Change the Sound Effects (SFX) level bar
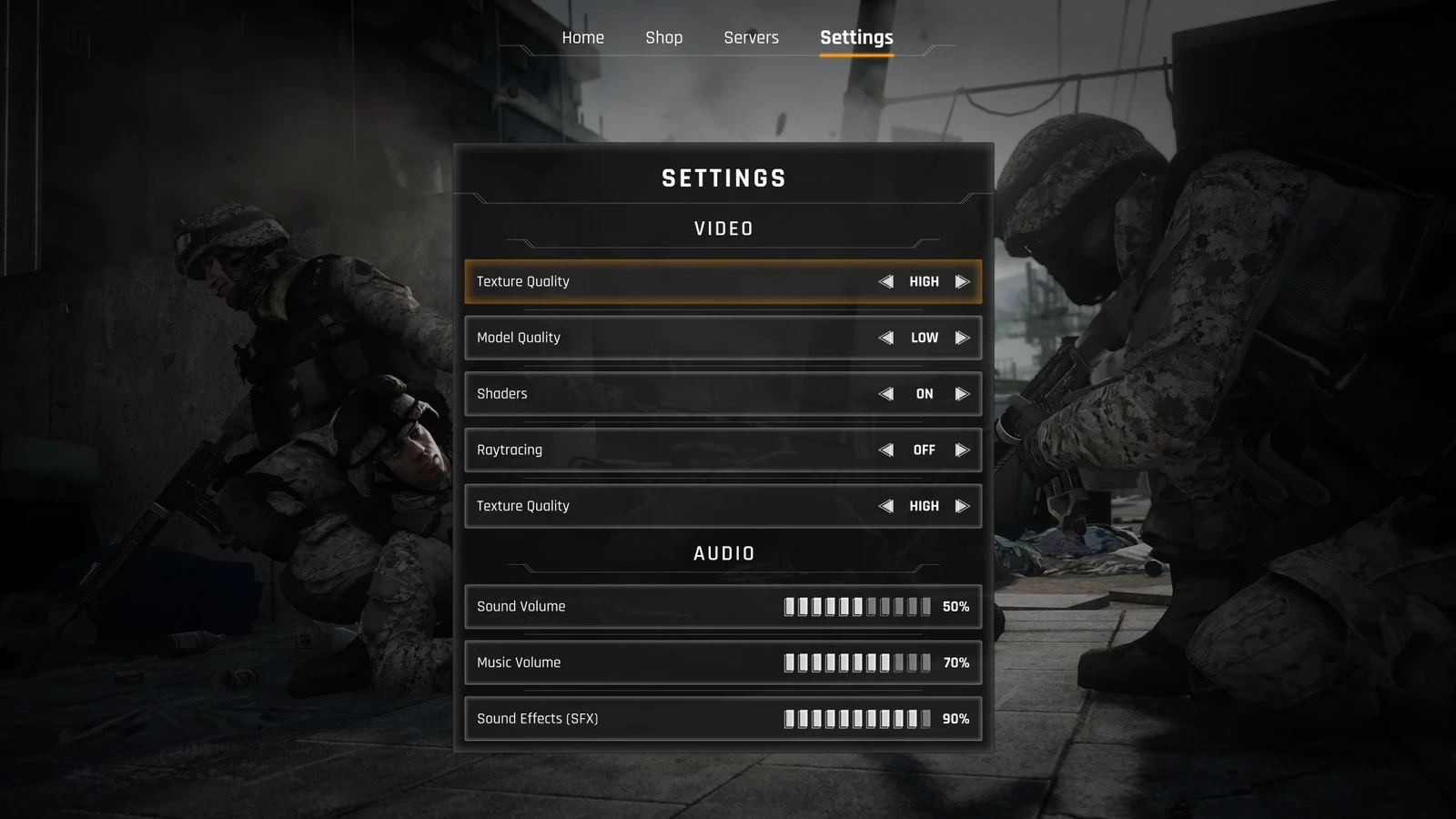1456x819 pixels. click(x=857, y=719)
